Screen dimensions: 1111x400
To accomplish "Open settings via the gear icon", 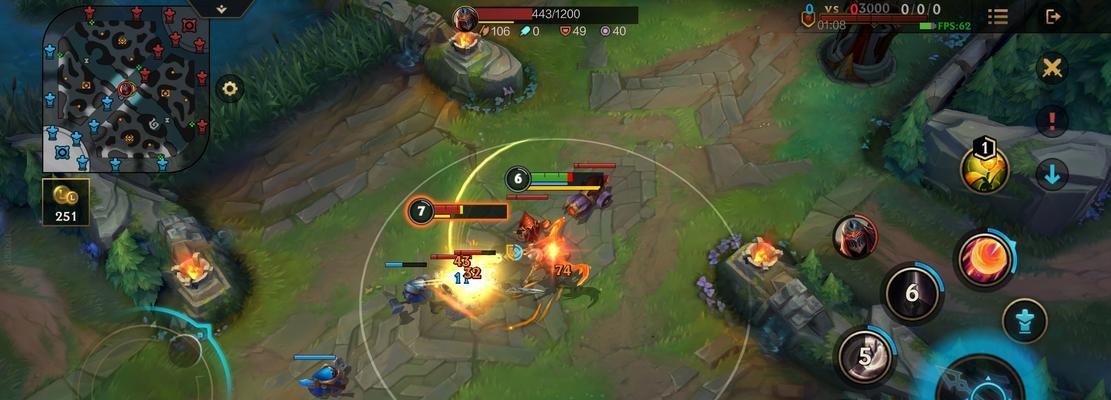I will point(230,89).
